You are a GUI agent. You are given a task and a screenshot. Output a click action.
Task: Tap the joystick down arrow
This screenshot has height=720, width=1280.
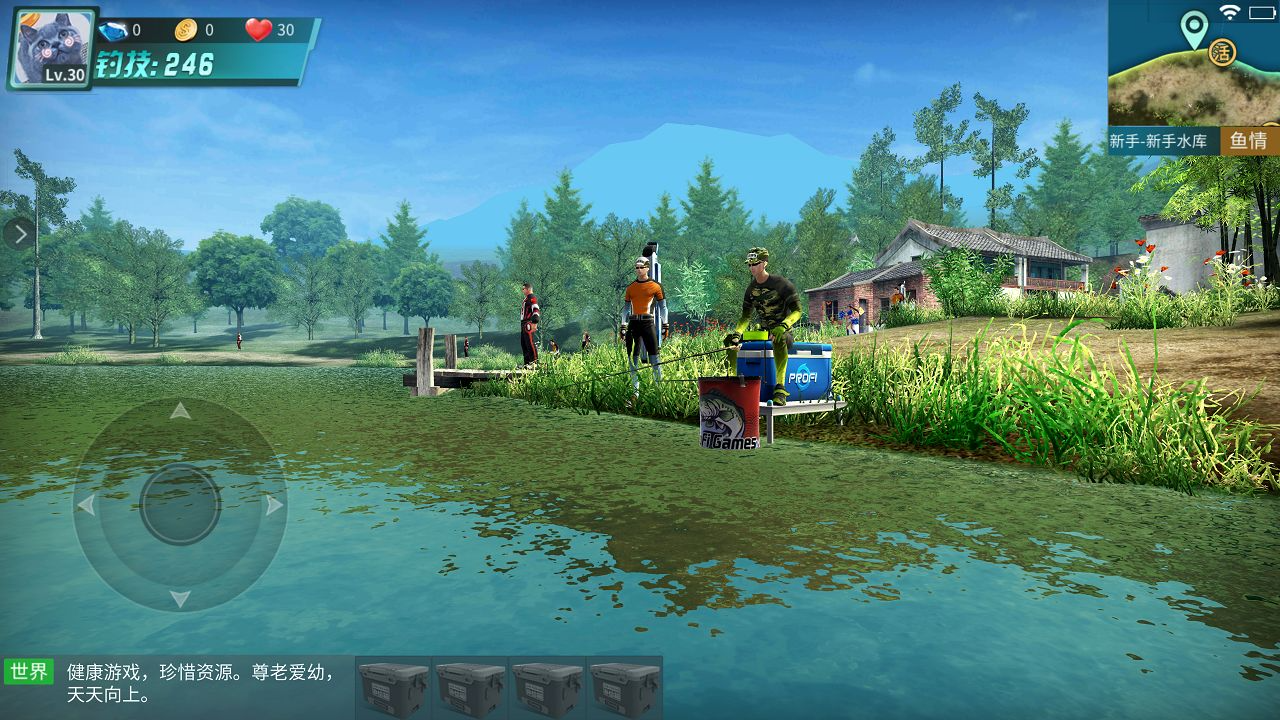point(180,598)
